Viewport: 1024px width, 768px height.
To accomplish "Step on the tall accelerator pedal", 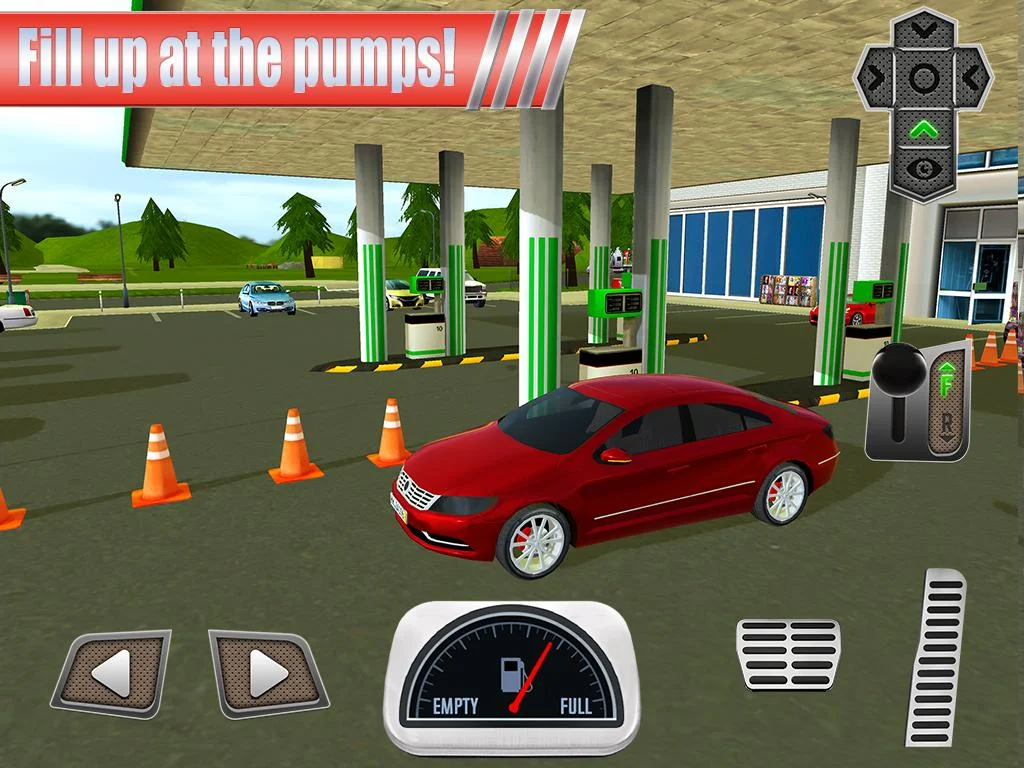I will (936, 657).
